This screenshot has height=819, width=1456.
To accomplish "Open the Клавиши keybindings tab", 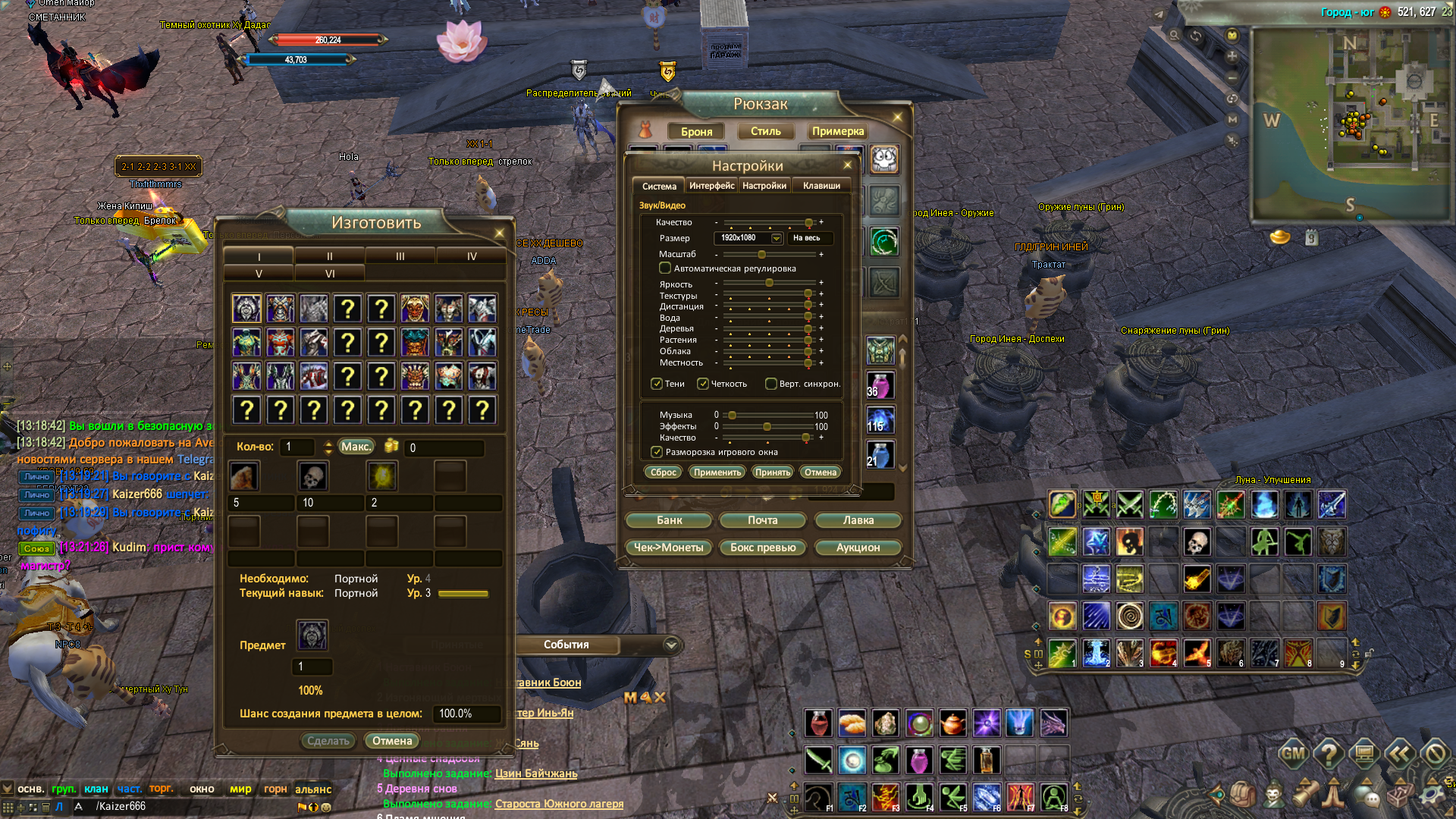I will tap(821, 186).
